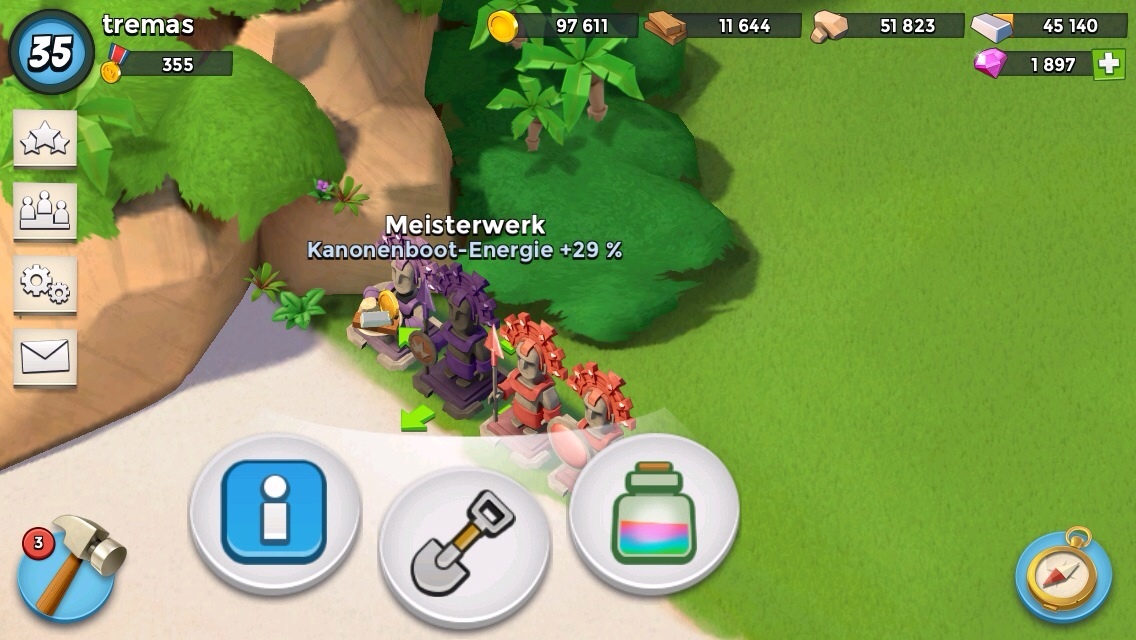
Task: Check the envelope mail inbox
Action: click(x=45, y=356)
